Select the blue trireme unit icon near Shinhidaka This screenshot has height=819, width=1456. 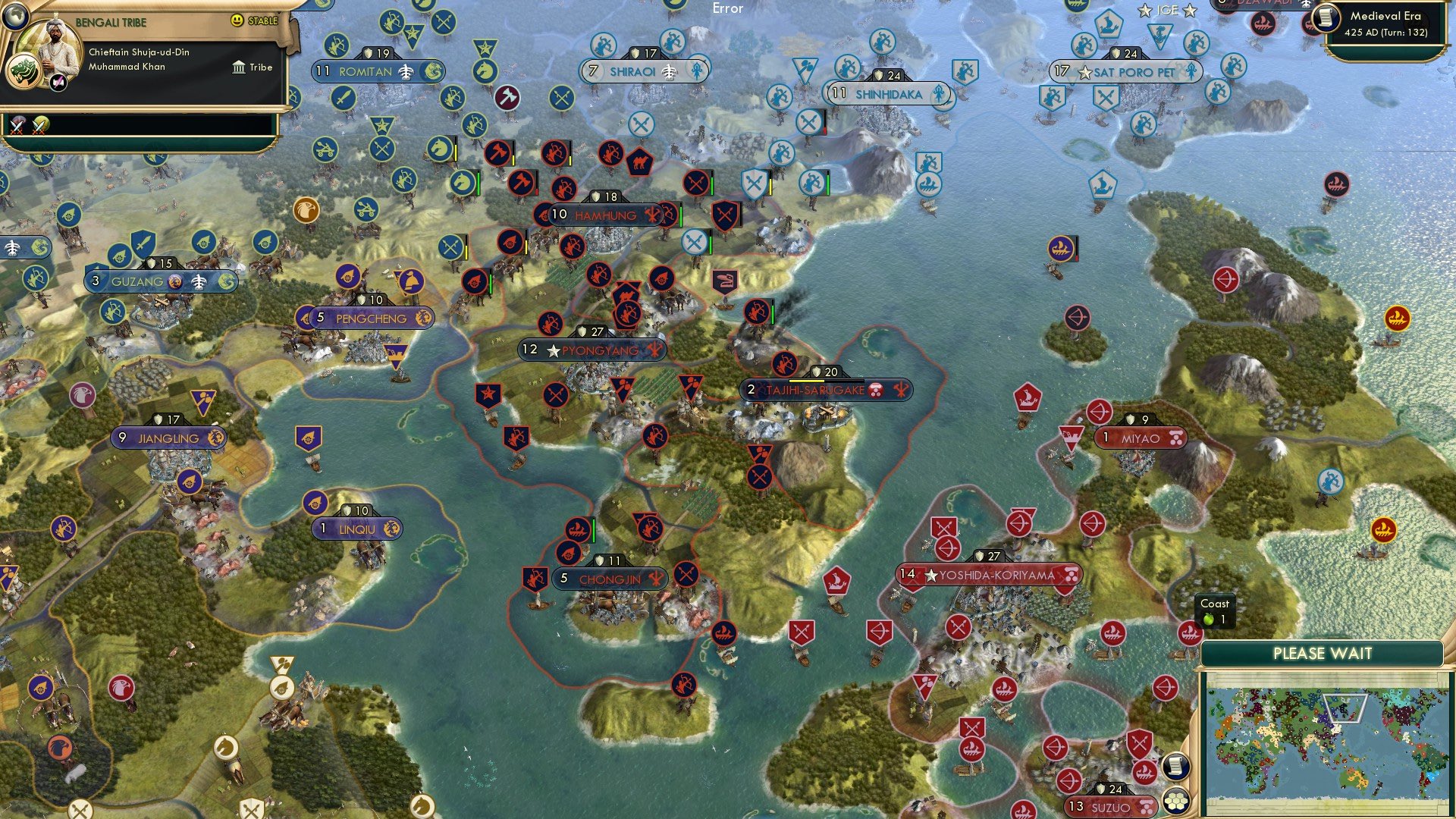[x=929, y=184]
